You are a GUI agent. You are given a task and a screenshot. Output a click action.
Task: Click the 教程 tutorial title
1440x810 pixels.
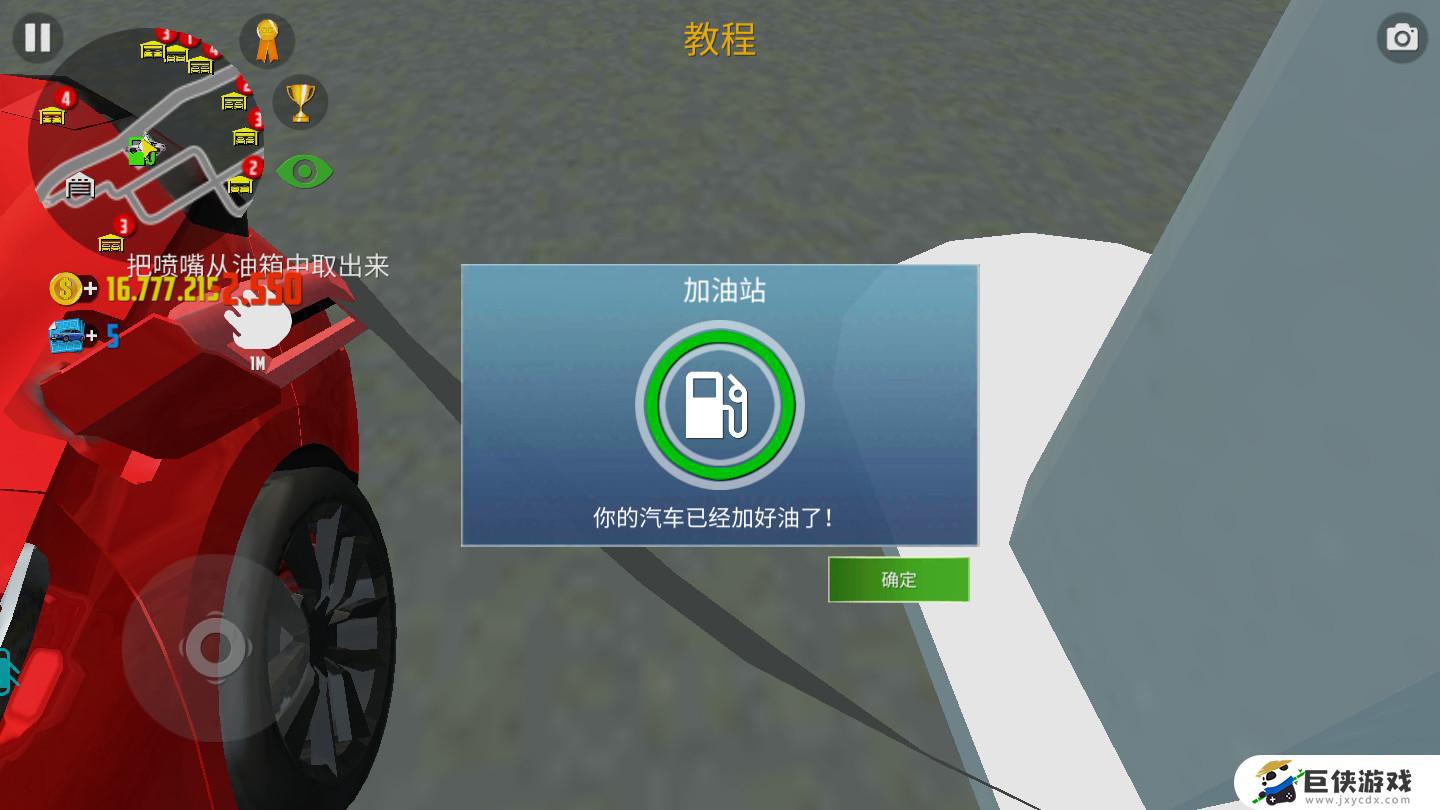click(x=719, y=40)
